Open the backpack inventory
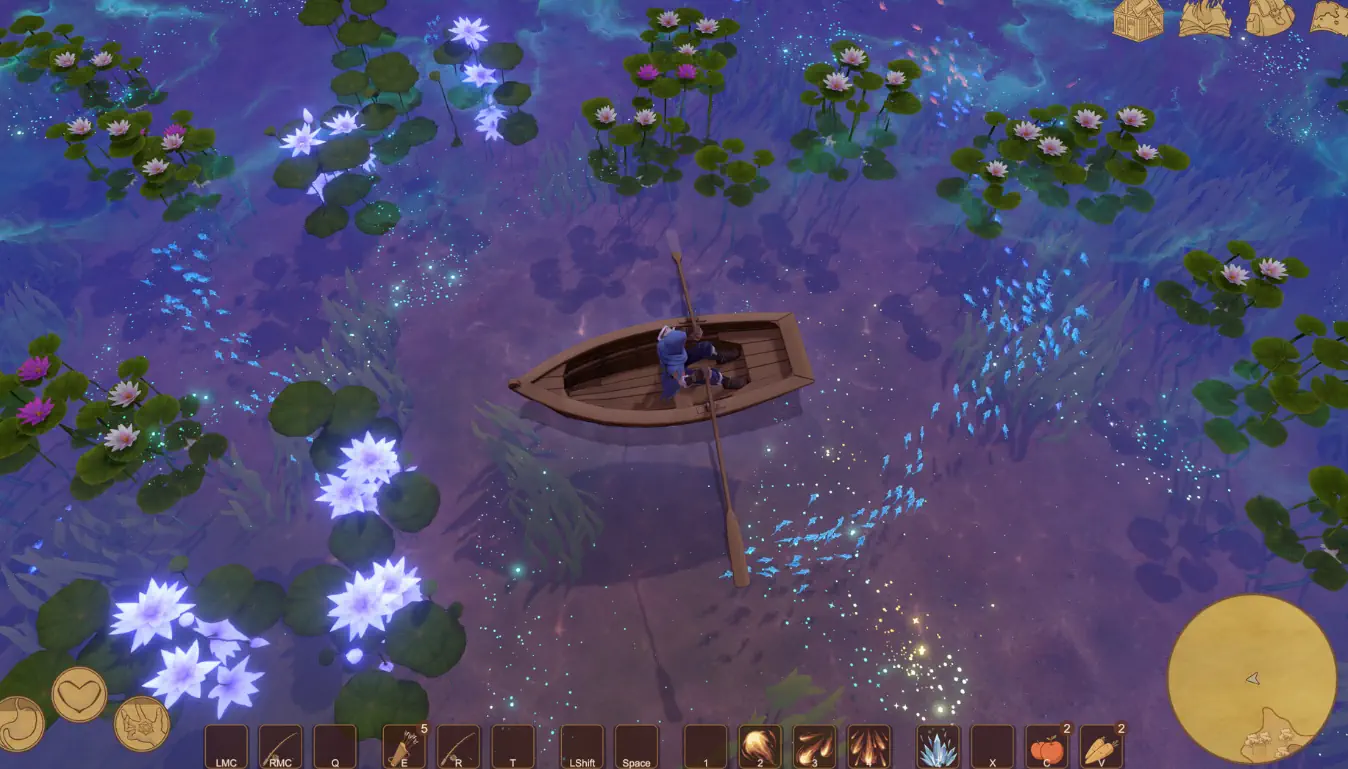1348x769 pixels. 1270,18
